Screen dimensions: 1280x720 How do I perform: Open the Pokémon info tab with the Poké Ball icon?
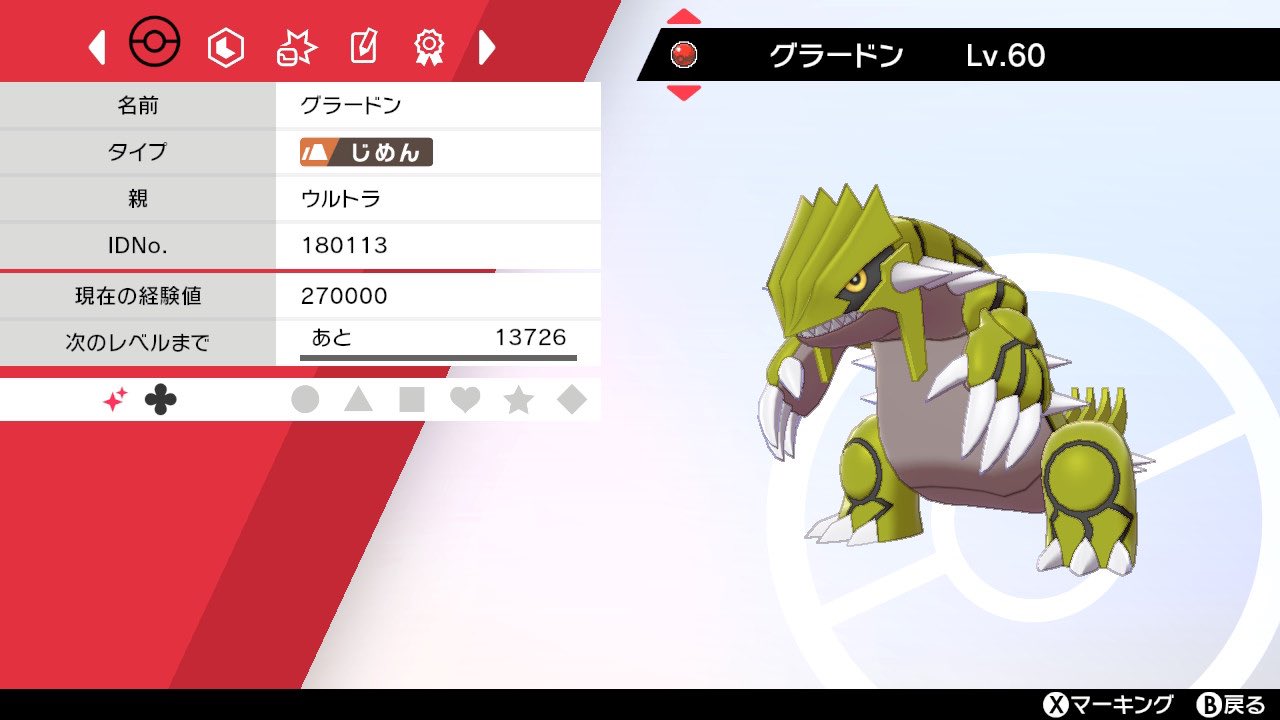tap(154, 42)
